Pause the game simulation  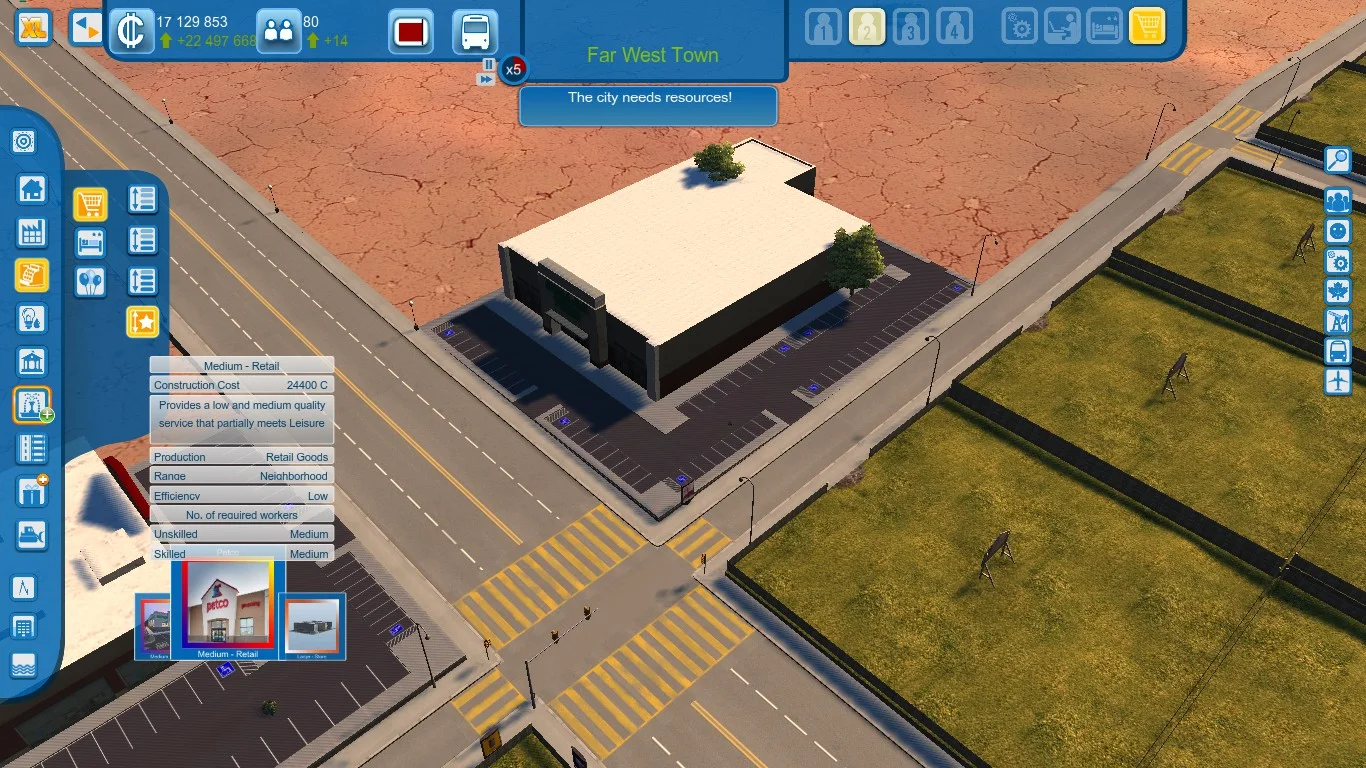pyautogui.click(x=488, y=64)
